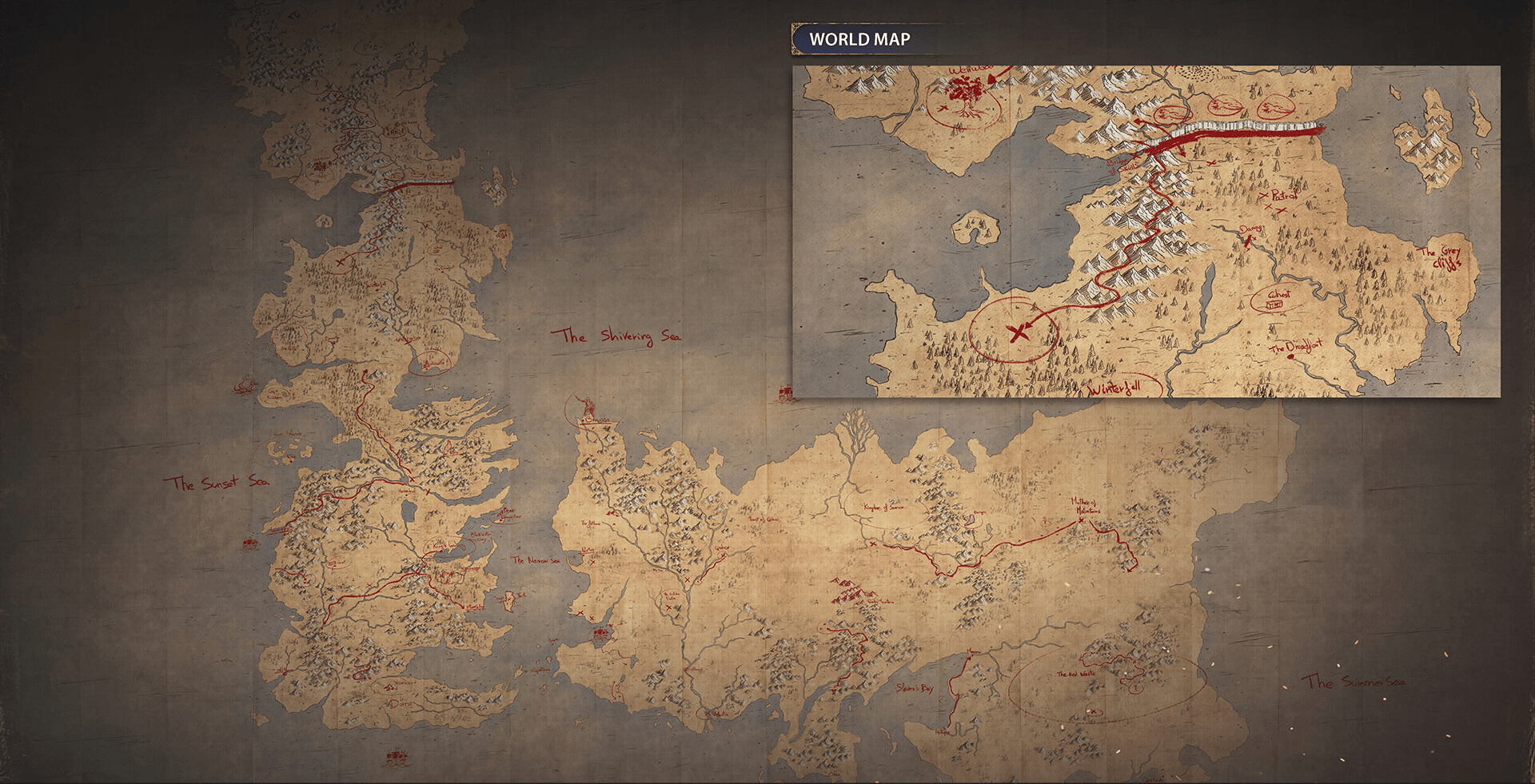Screen dimensions: 1535x784
Task: Click the marker dot at The Dreadfort
Action: coord(1291,356)
